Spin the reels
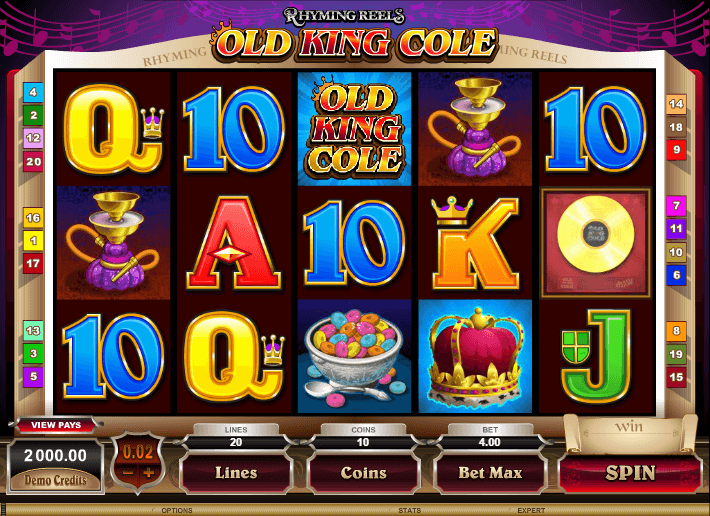Screen dimensions: 710x516 click(629, 473)
